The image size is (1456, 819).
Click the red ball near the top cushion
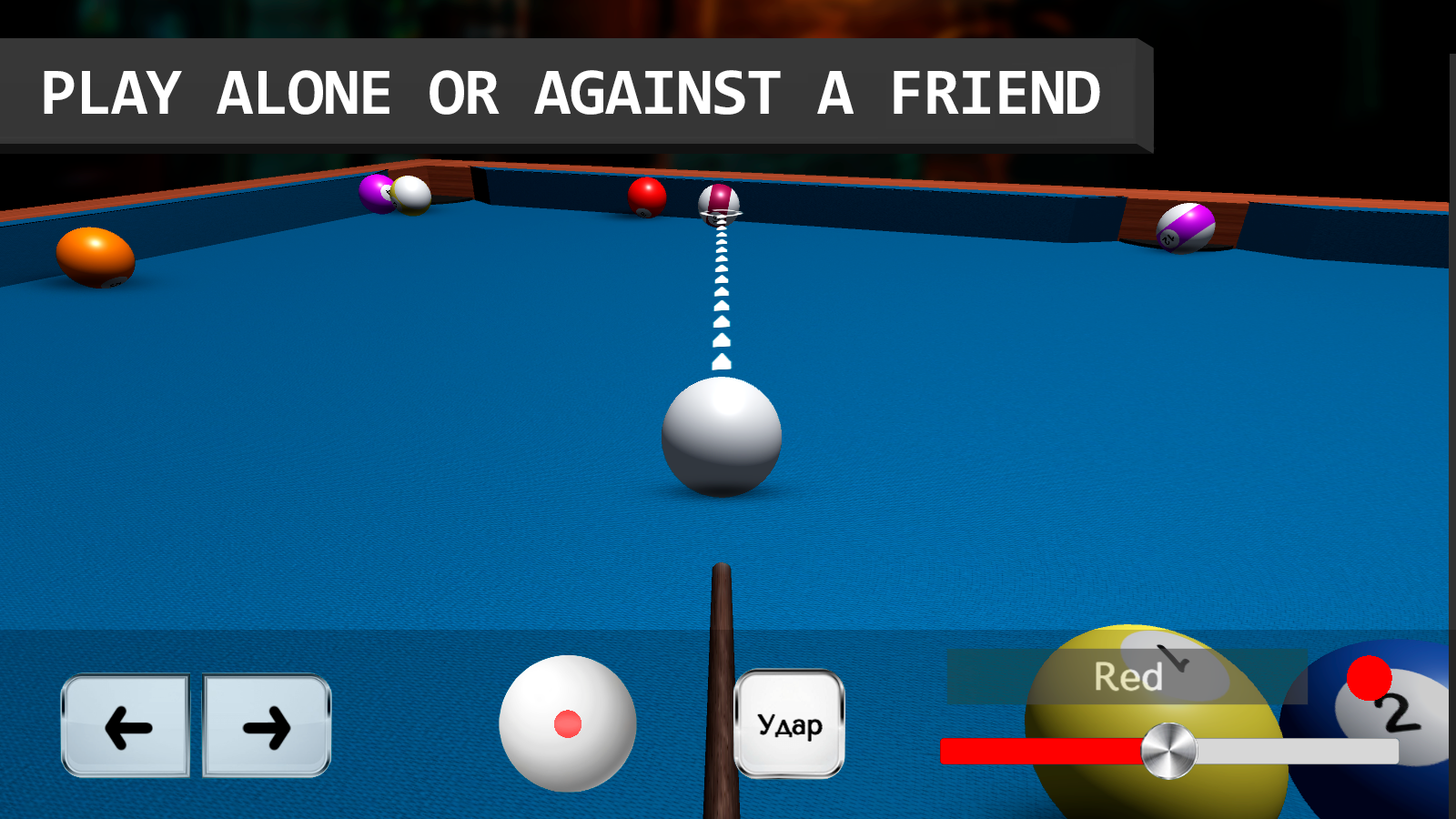point(646,195)
